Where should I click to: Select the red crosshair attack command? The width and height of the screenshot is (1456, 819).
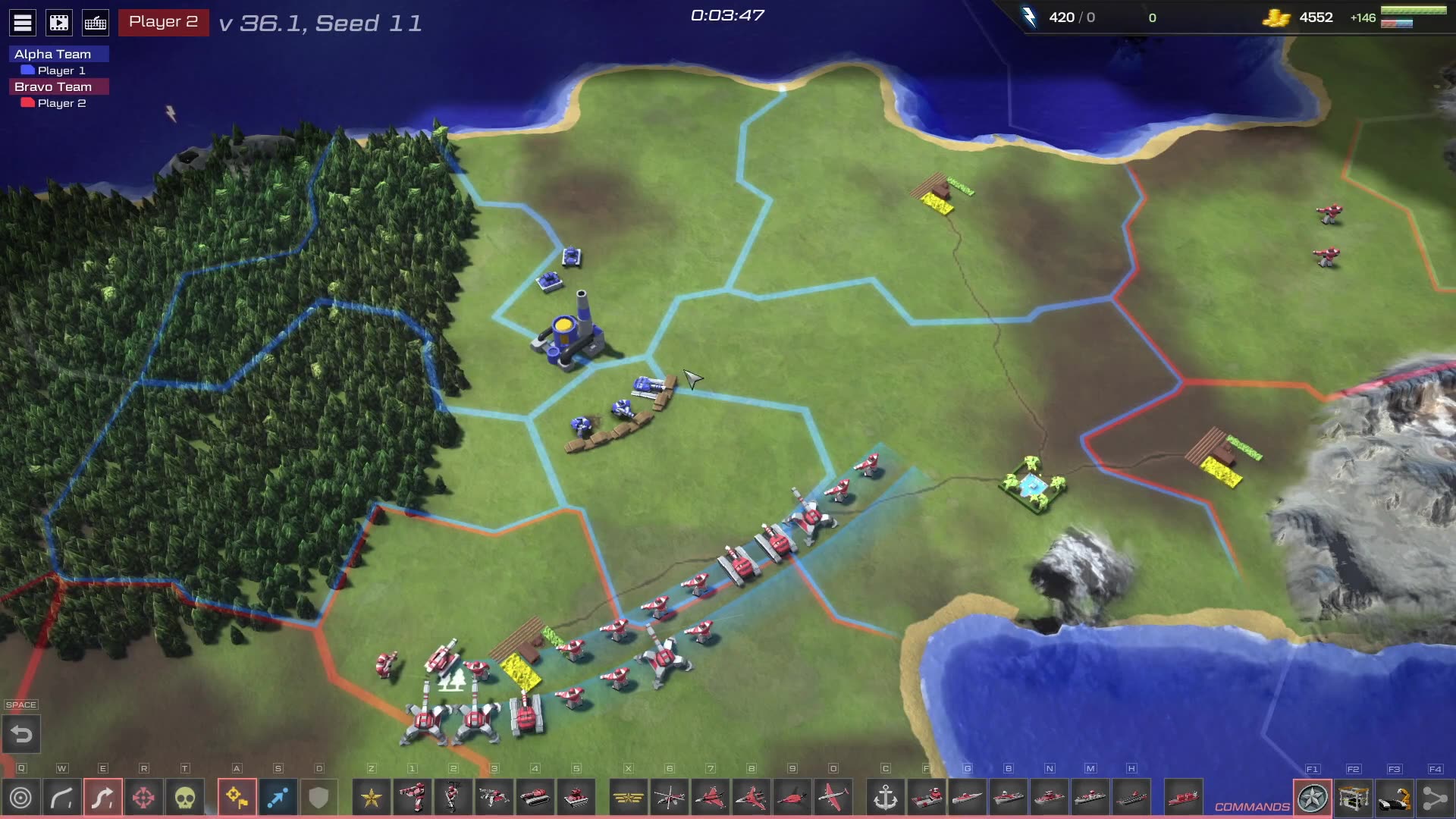144,798
